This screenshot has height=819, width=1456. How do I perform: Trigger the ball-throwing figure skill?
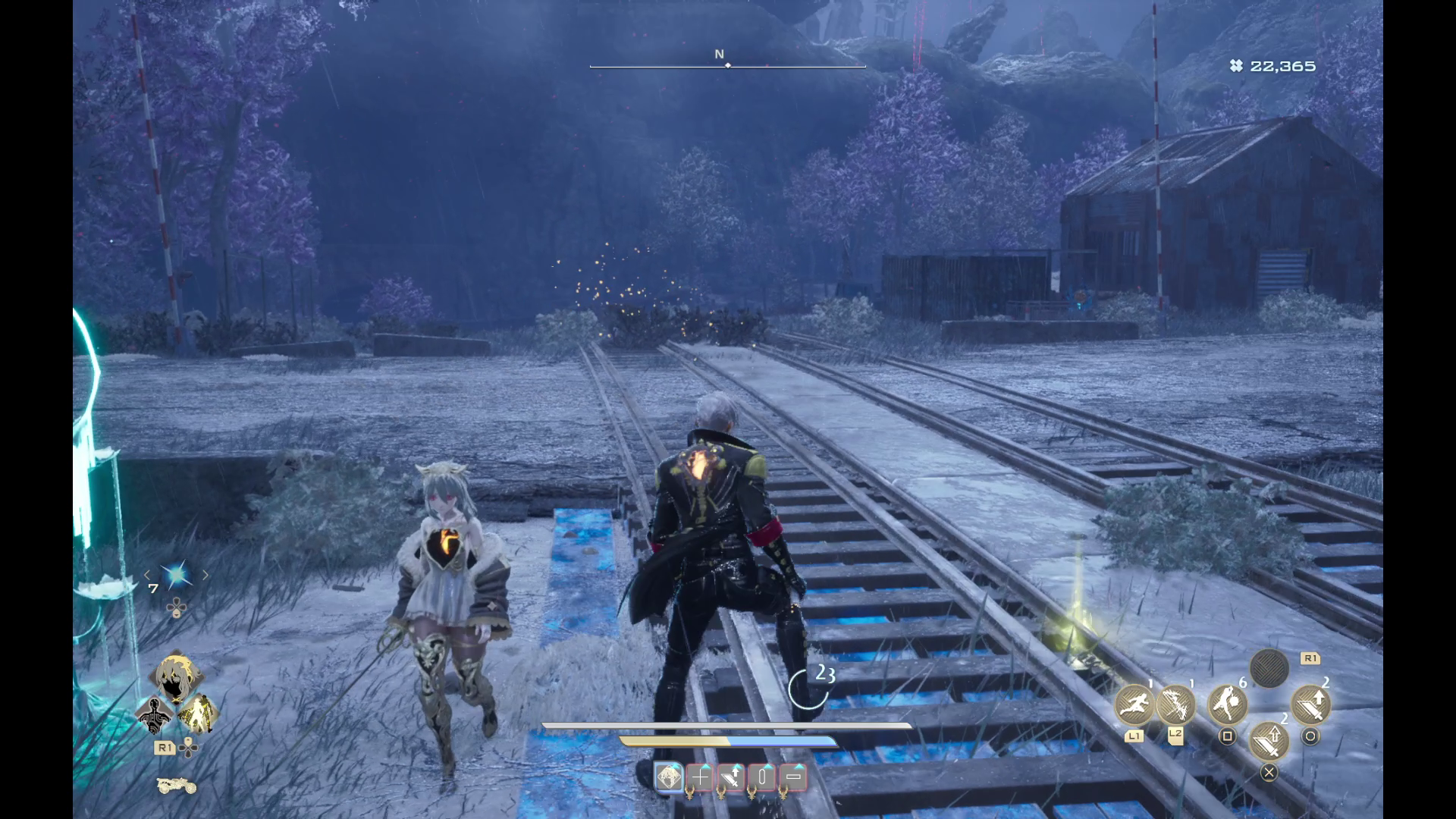[1227, 705]
